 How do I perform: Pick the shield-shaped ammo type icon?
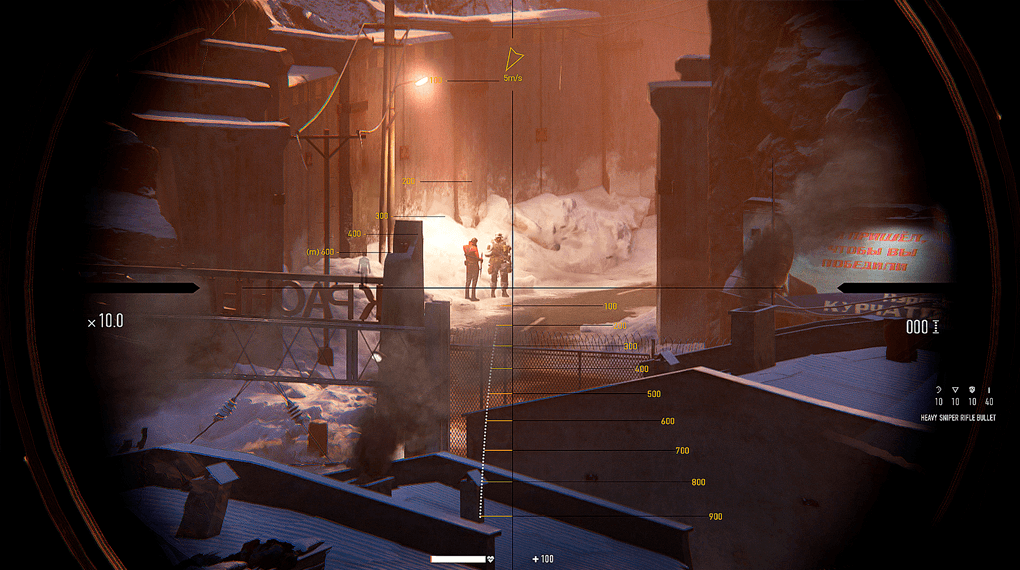pyautogui.click(x=972, y=389)
